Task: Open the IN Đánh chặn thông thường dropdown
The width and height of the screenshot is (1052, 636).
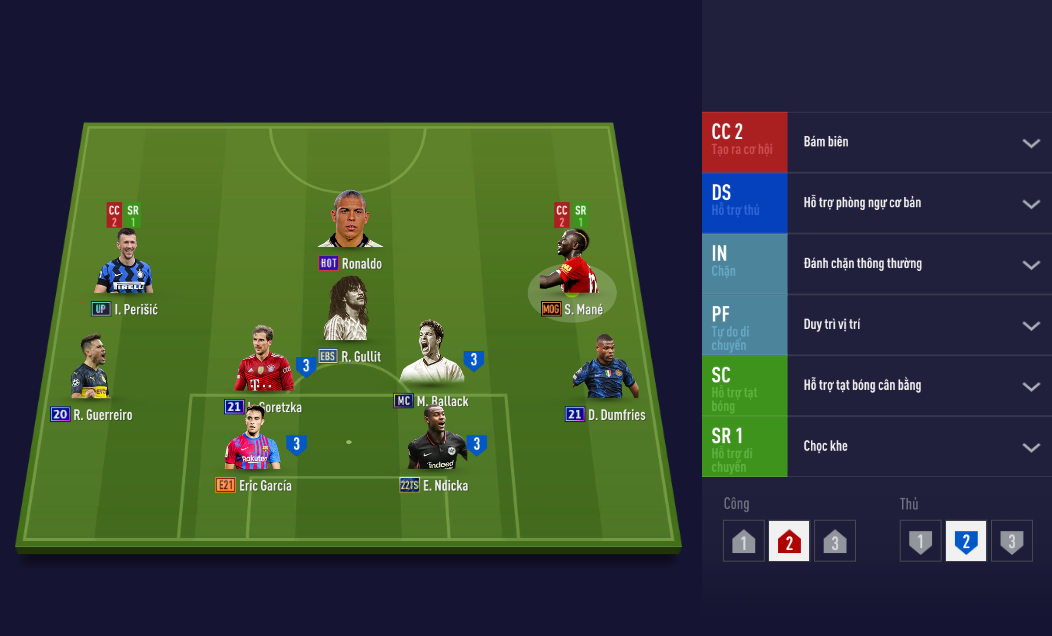Action: click(x=1031, y=265)
